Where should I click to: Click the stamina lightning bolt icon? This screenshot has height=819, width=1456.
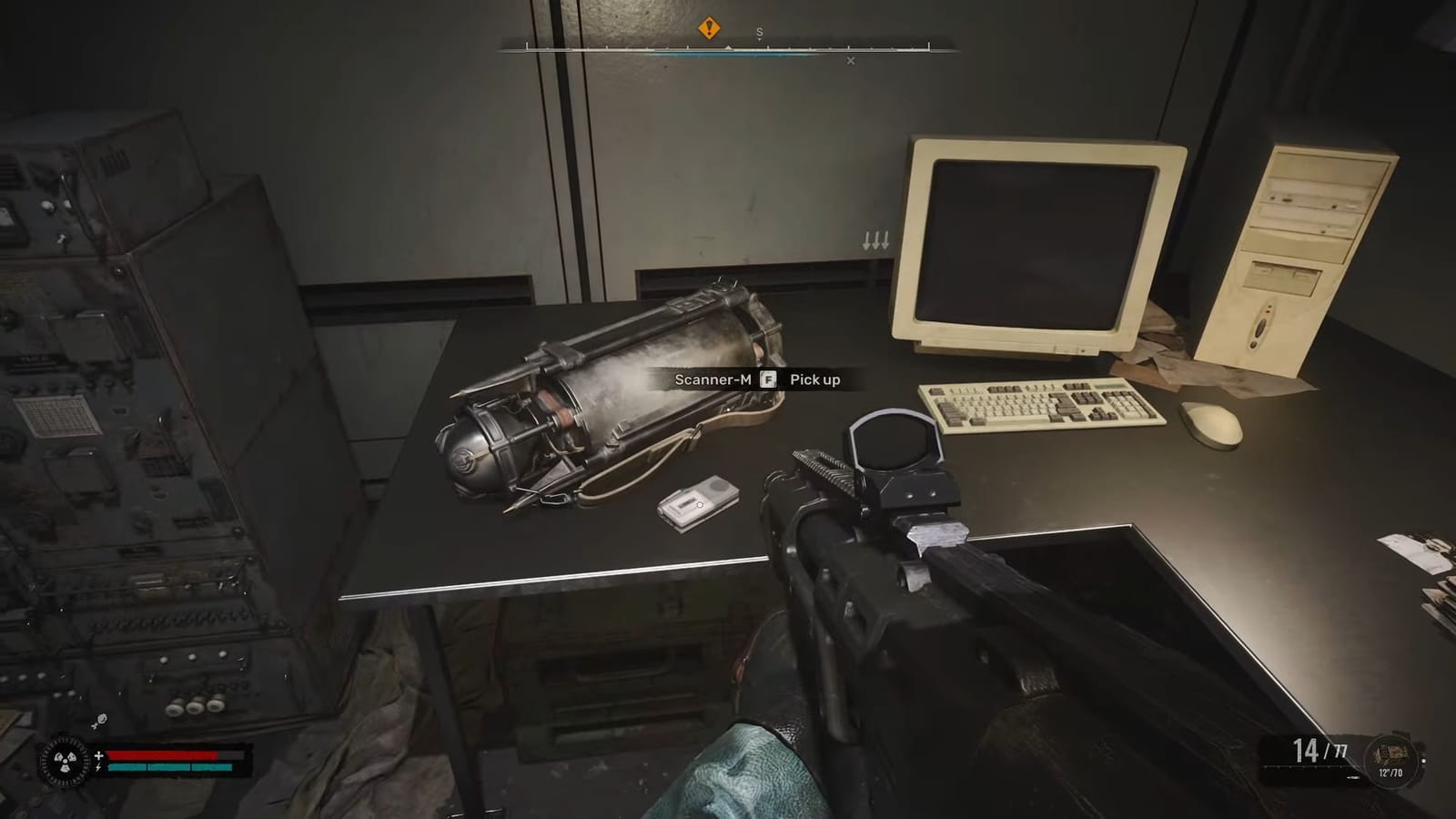(98, 767)
